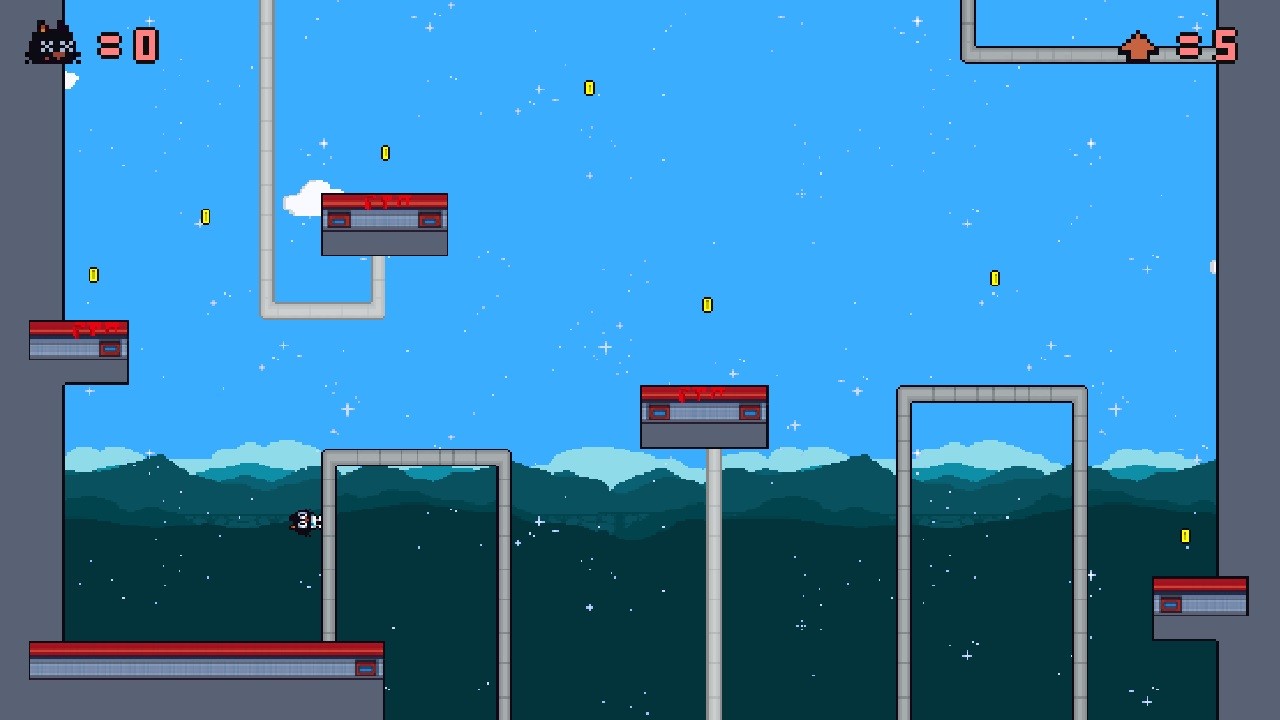1280x720 pixels.
Task: Click the top of the right pipe arch
Action: pos(992,392)
